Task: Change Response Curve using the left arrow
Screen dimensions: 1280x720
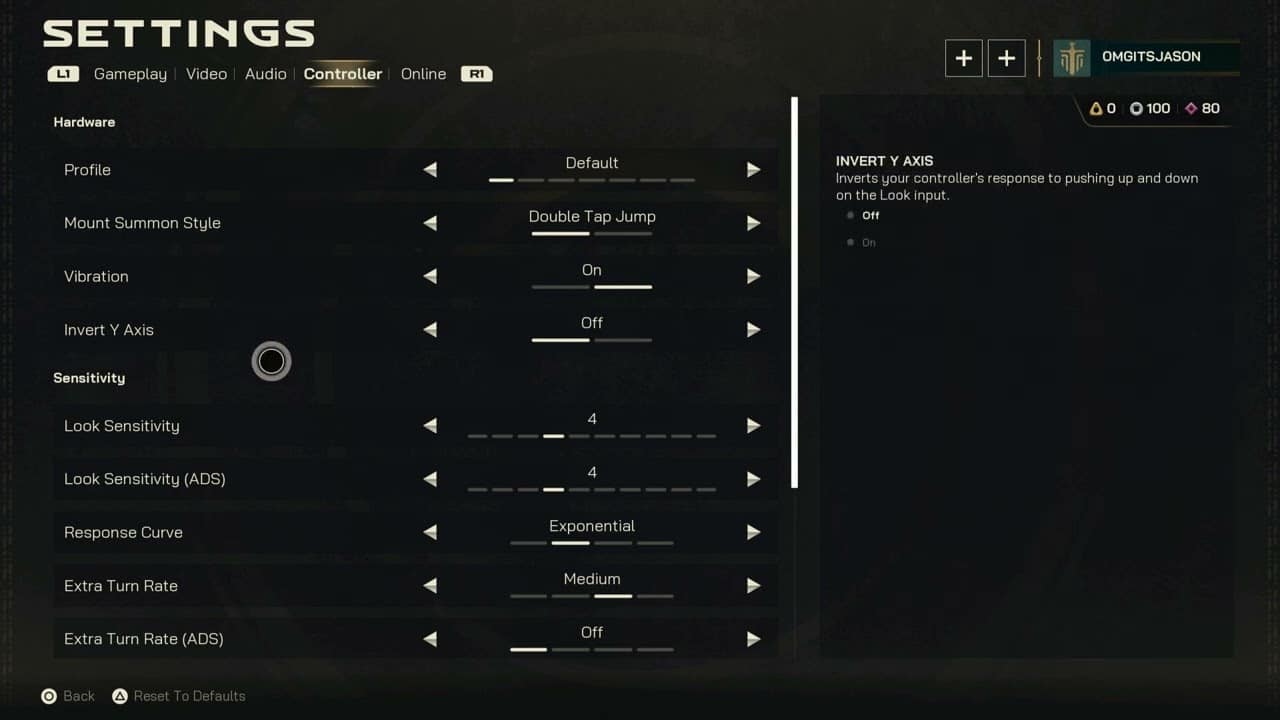Action: pyautogui.click(x=430, y=532)
